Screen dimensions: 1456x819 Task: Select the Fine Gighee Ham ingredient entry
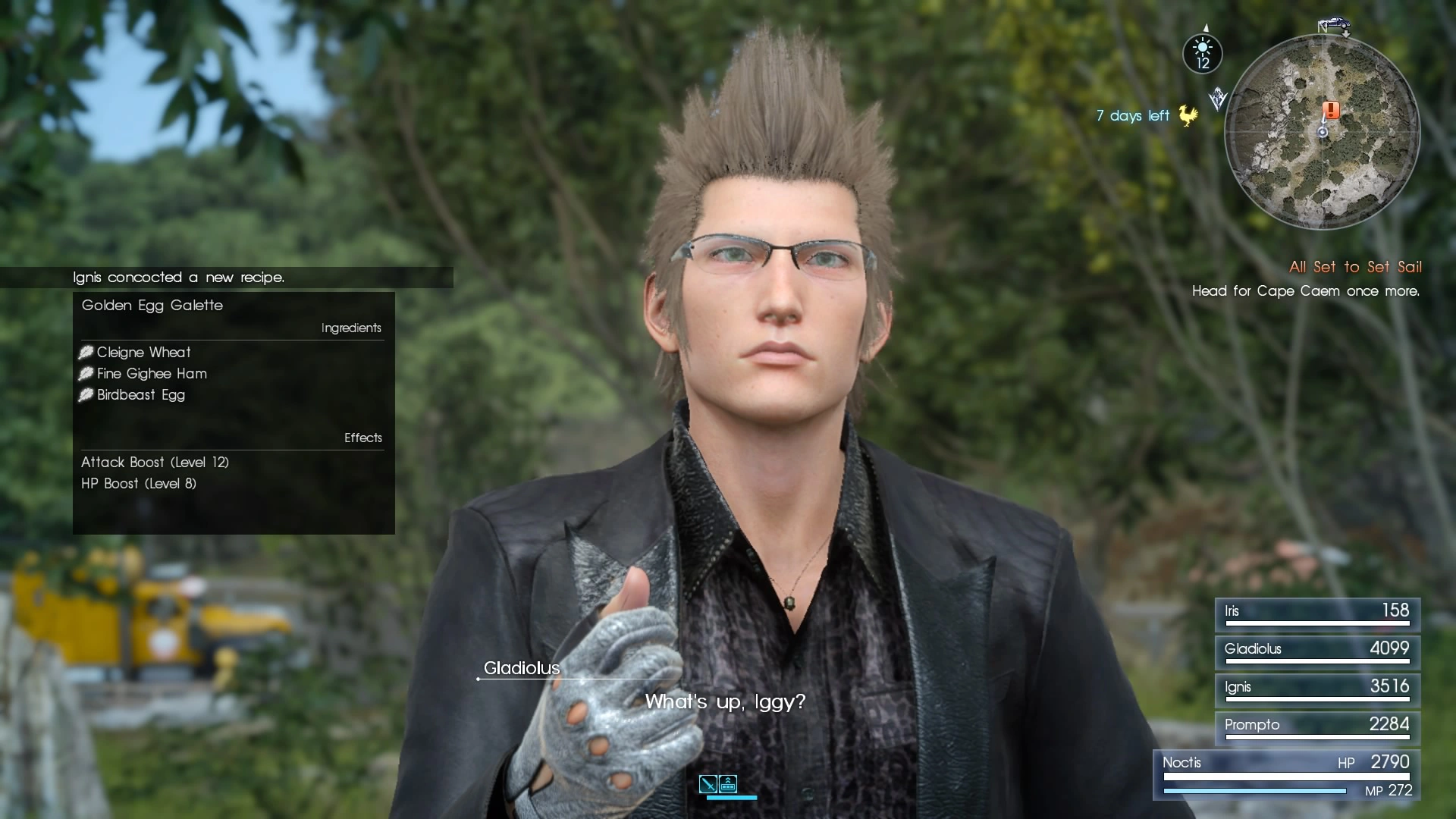pos(152,374)
